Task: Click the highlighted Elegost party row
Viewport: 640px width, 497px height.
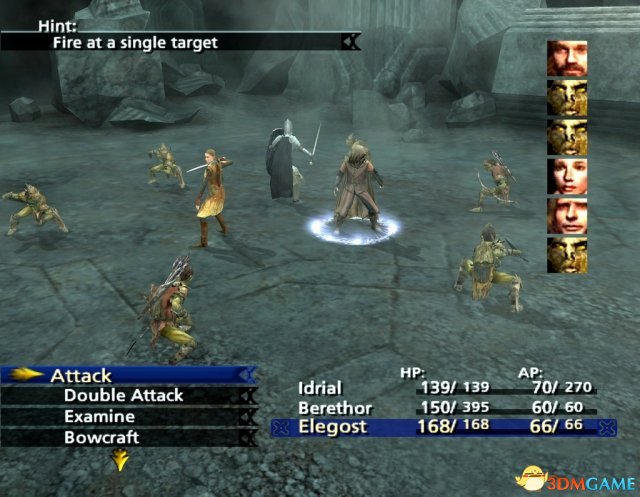Action: (442, 429)
